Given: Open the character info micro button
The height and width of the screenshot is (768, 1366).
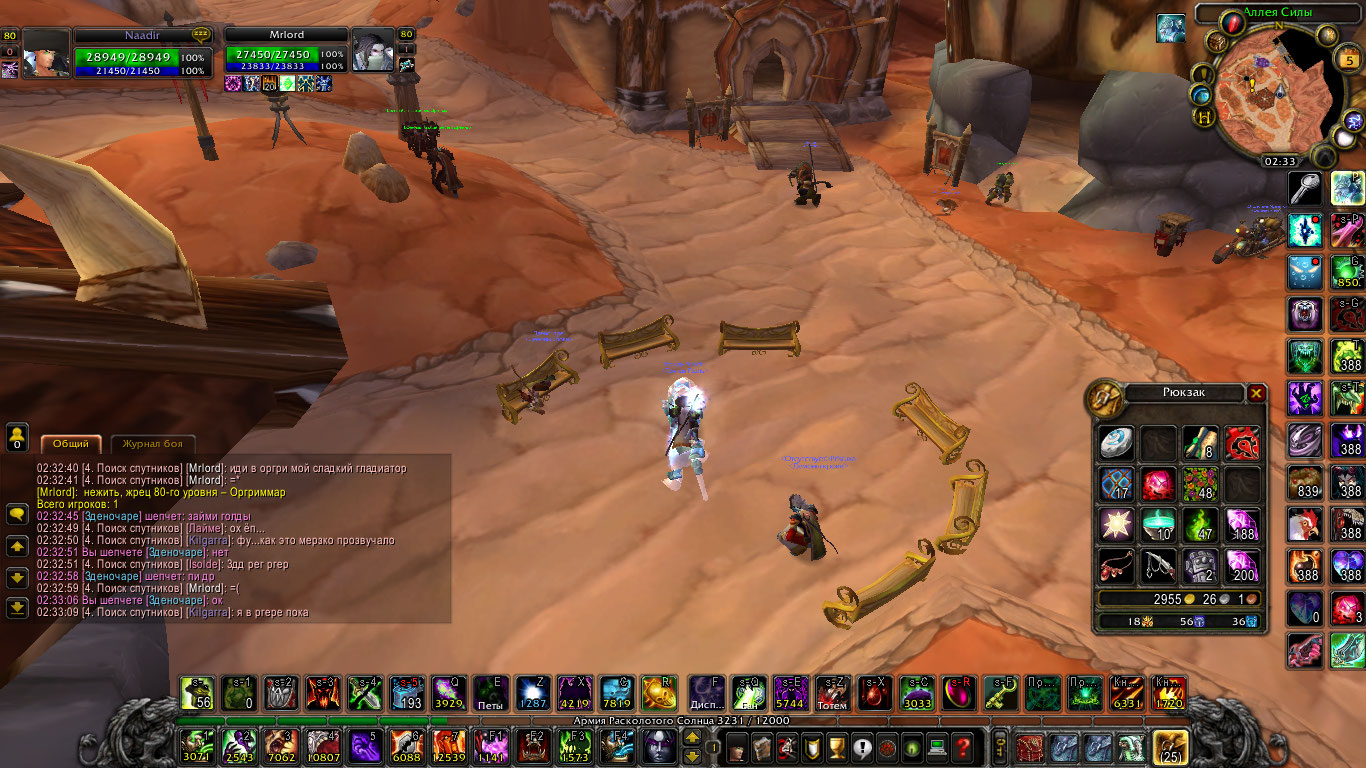Looking at the screenshot, I should (x=737, y=746).
